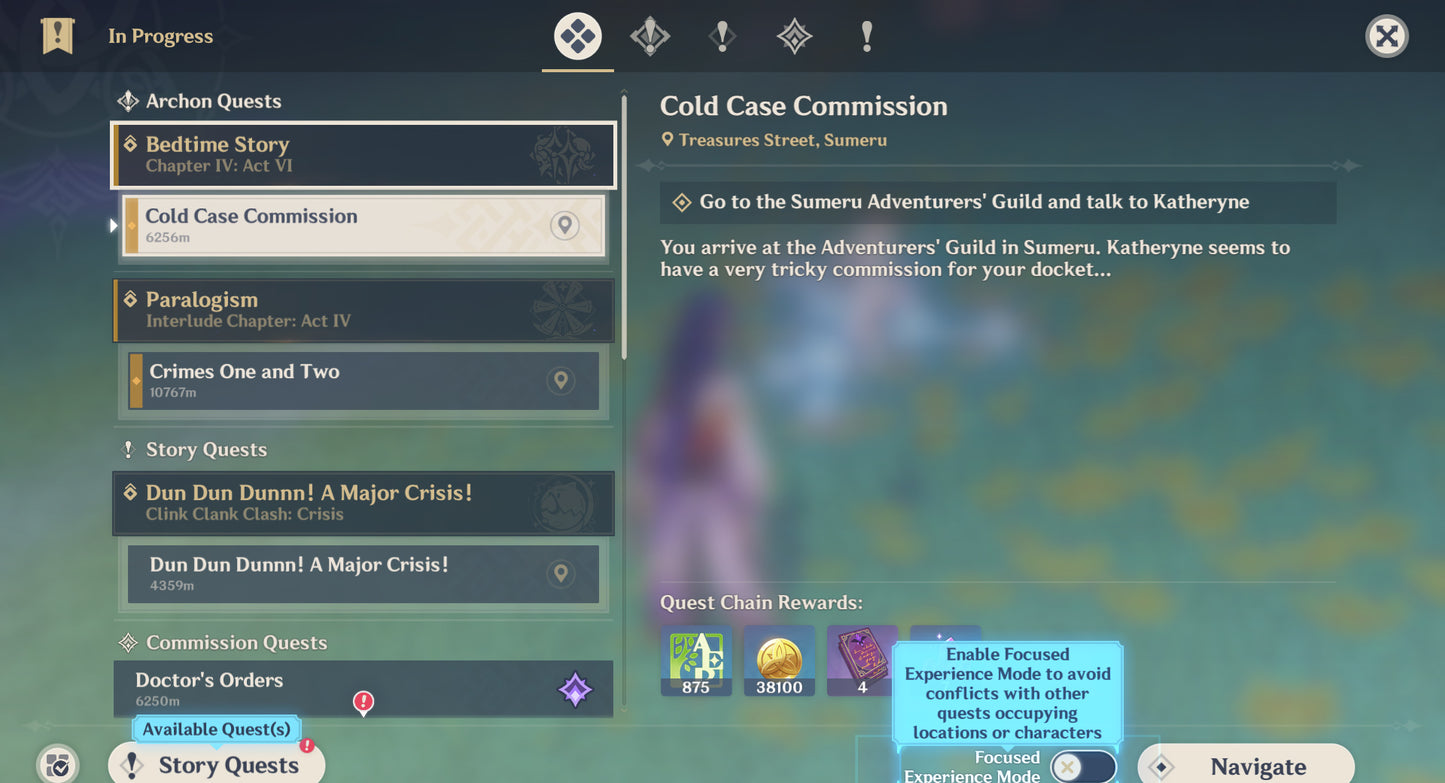
Task: Switch to the all quests tab
Action: click(x=578, y=37)
